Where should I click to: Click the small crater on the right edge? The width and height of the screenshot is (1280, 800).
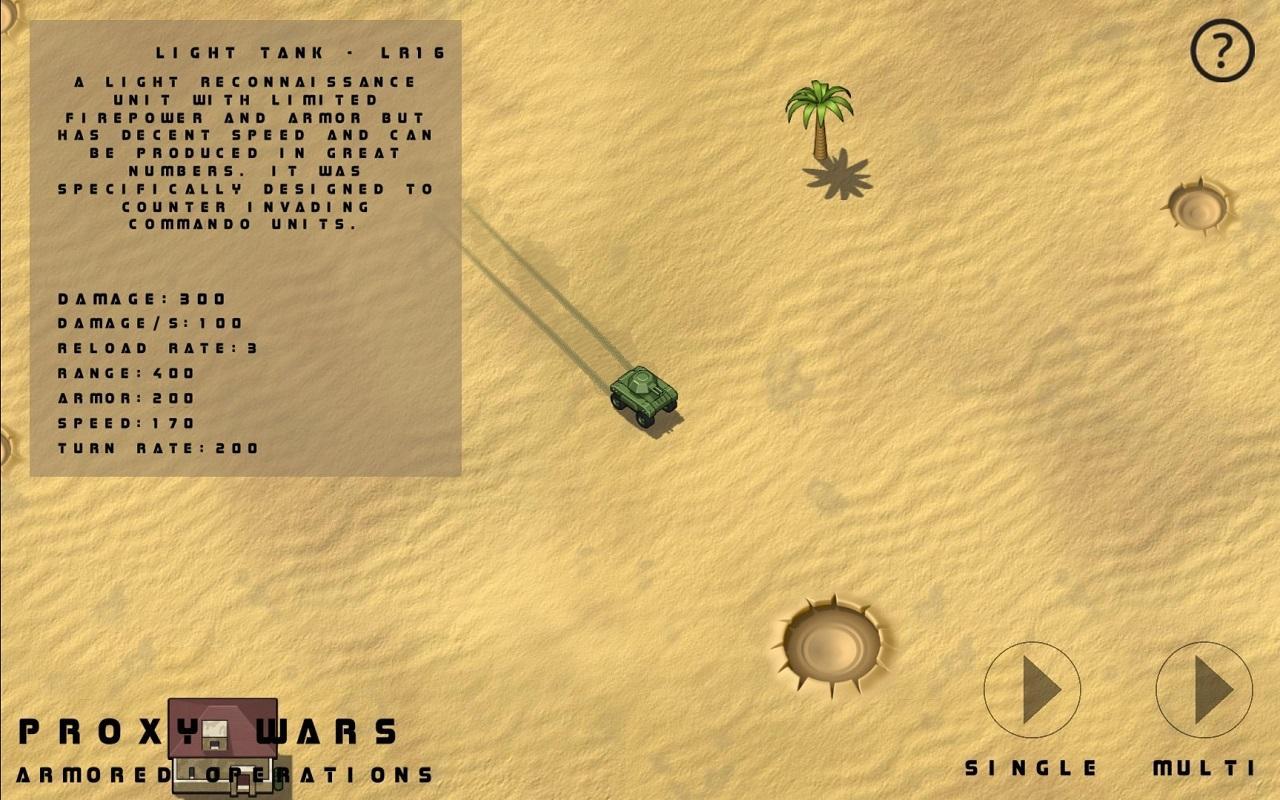[1196, 207]
